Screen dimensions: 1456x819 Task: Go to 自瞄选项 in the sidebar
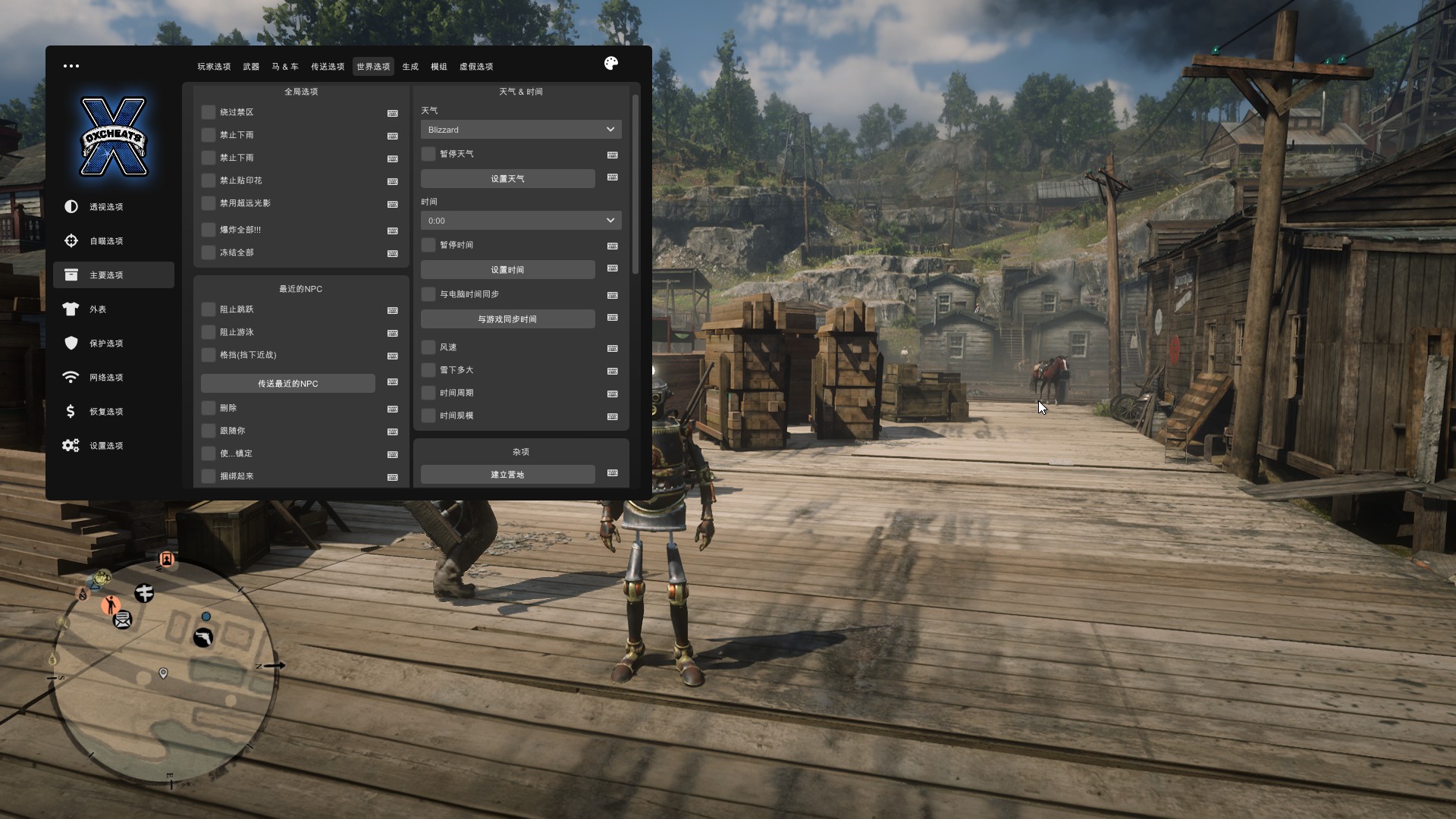point(106,241)
